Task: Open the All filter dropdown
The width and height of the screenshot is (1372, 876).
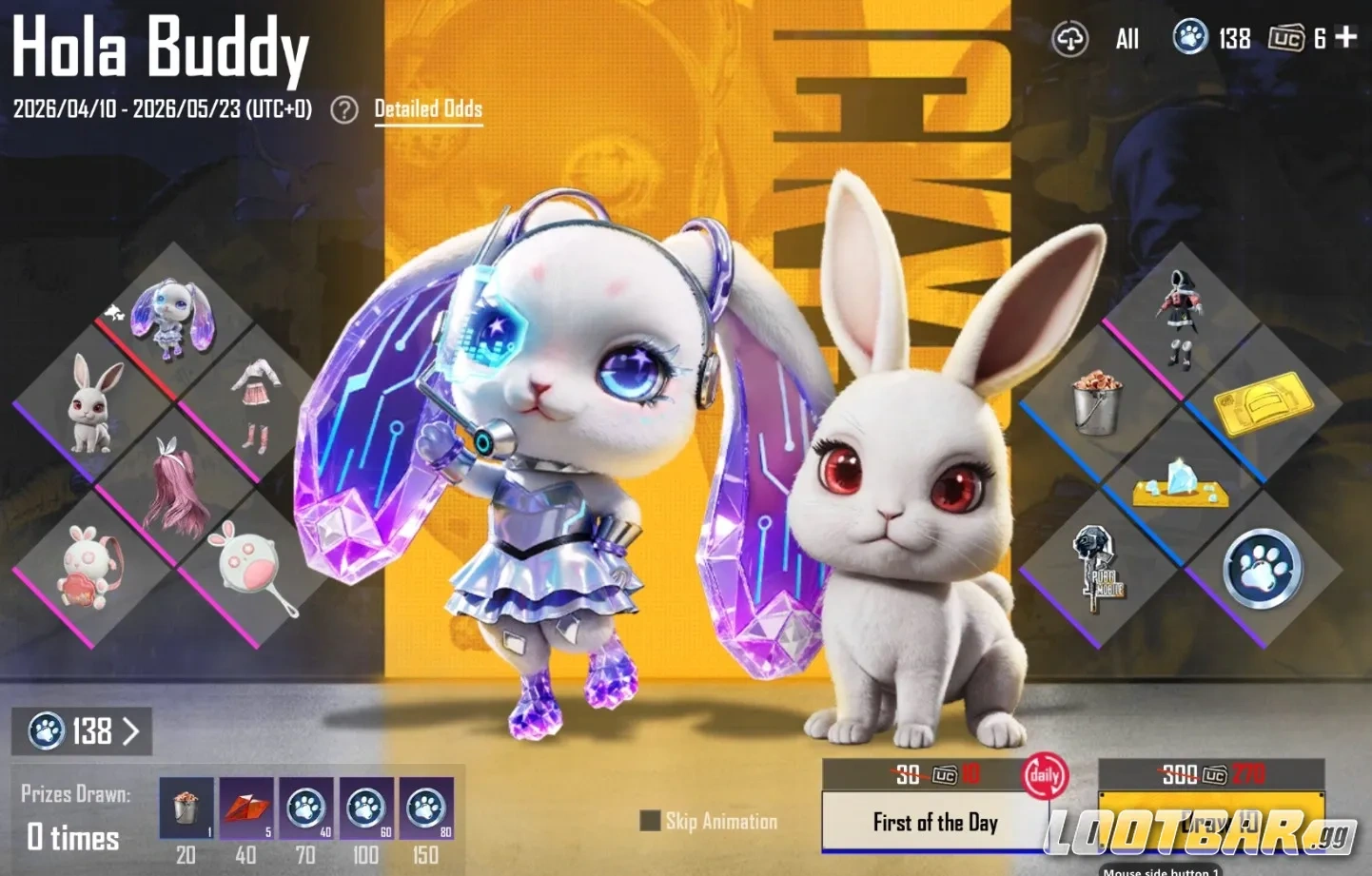Action: 1127,38
